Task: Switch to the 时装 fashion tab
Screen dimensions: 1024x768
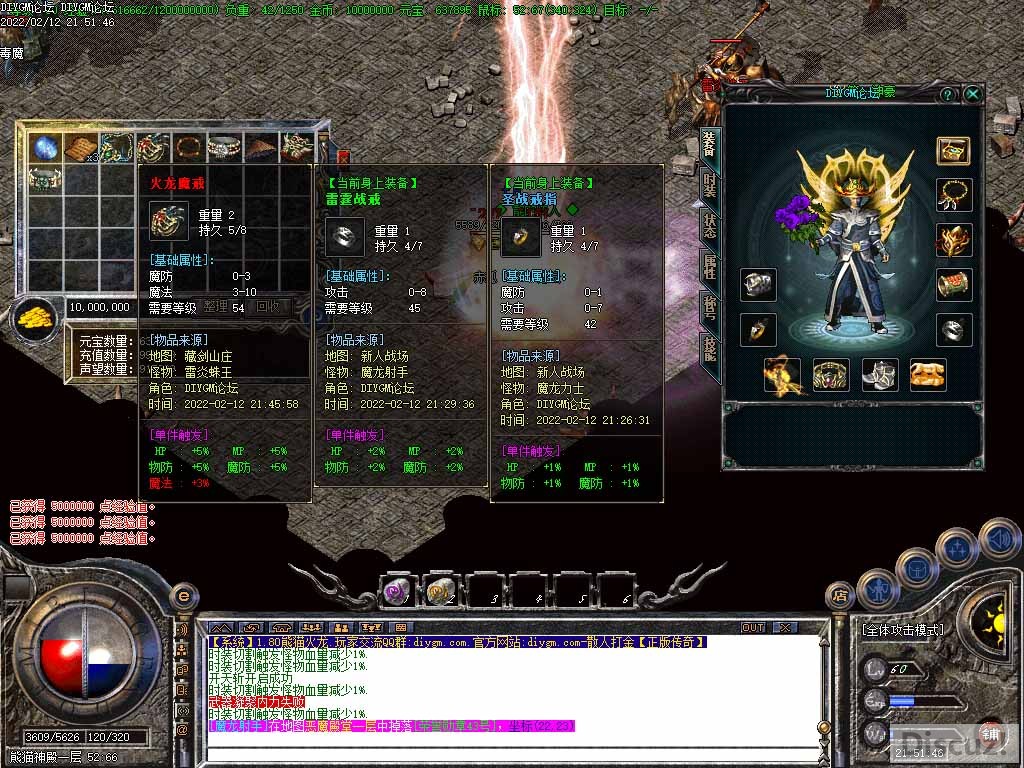Action: coord(709,183)
